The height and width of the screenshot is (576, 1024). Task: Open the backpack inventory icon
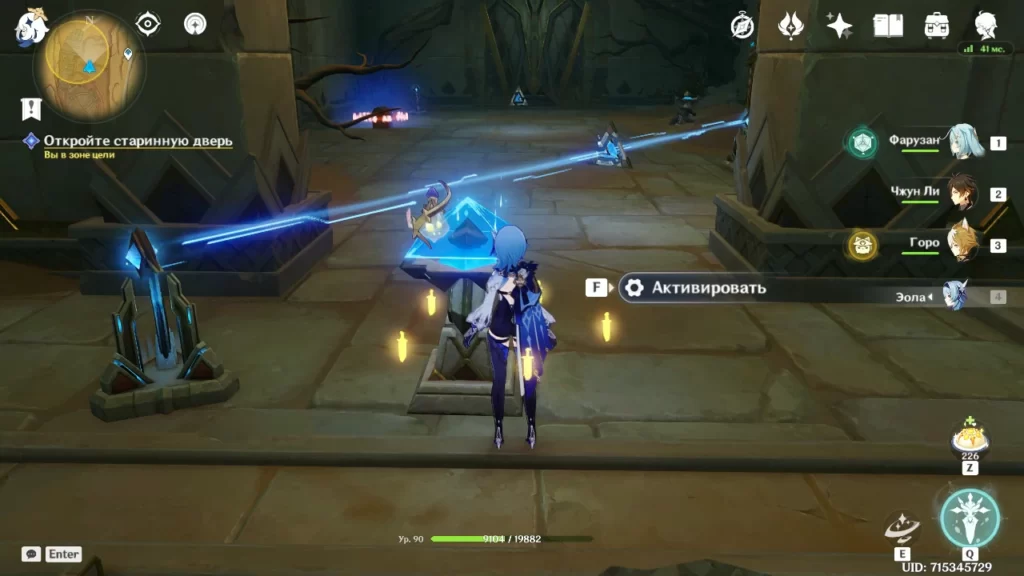coord(937,26)
